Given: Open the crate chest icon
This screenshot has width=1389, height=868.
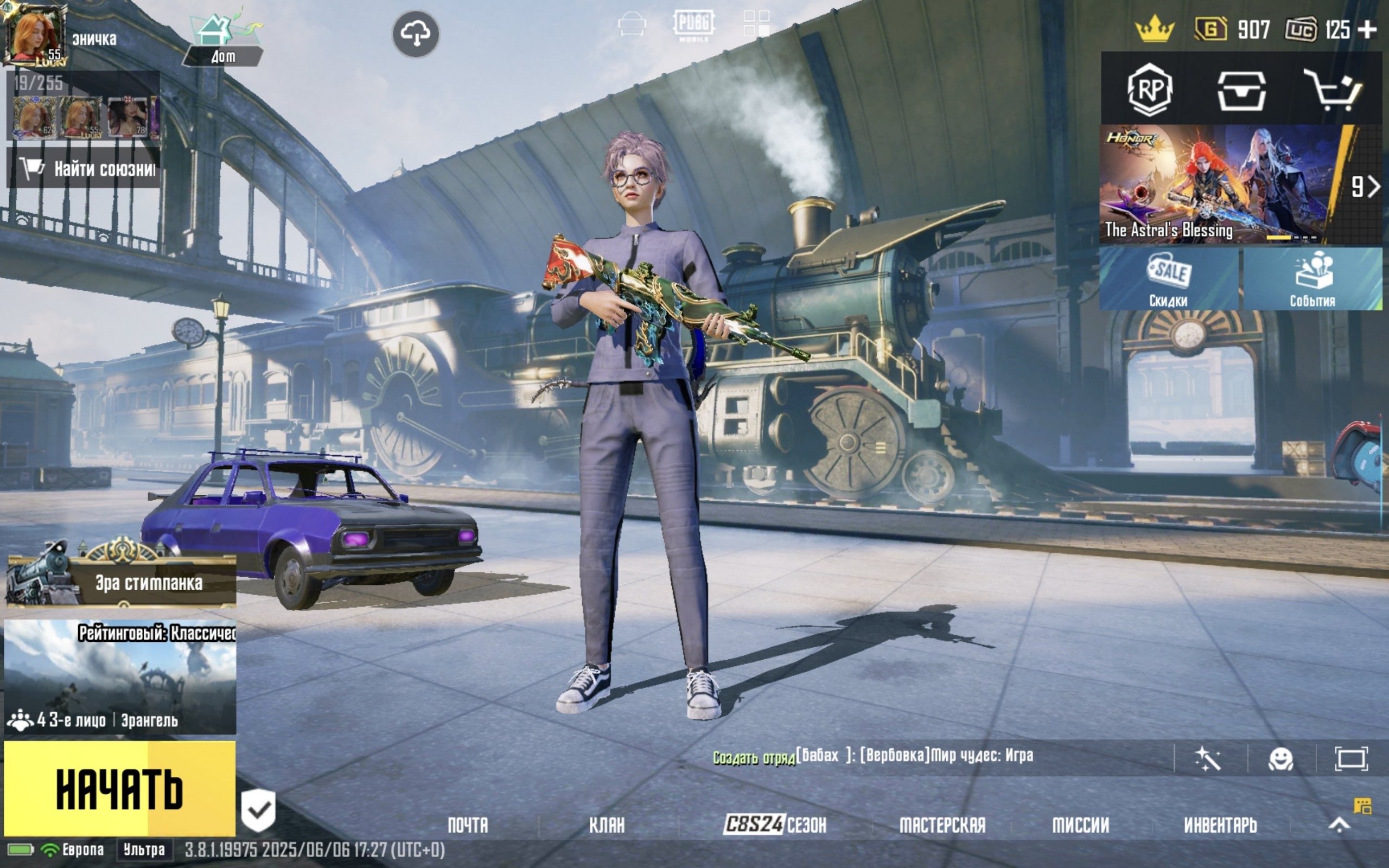Looking at the screenshot, I should 1241,90.
